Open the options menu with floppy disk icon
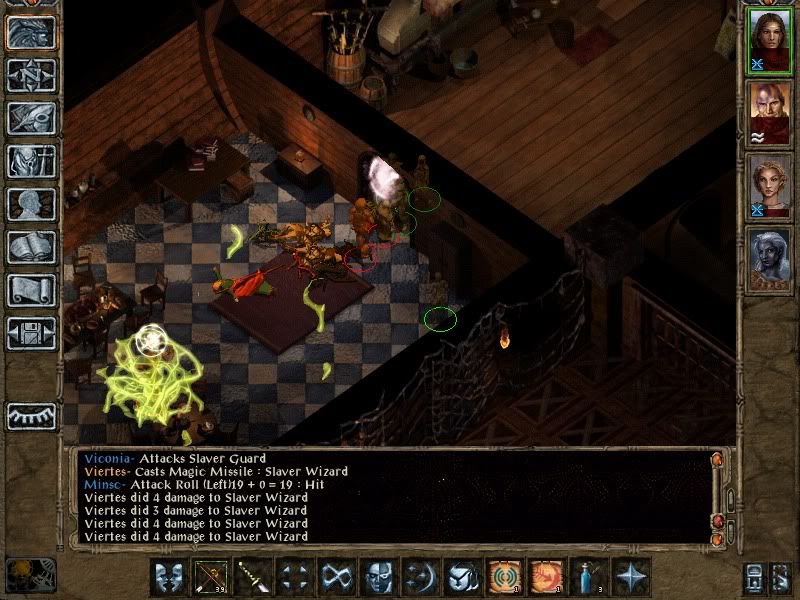The width and height of the screenshot is (800, 600). (31, 333)
